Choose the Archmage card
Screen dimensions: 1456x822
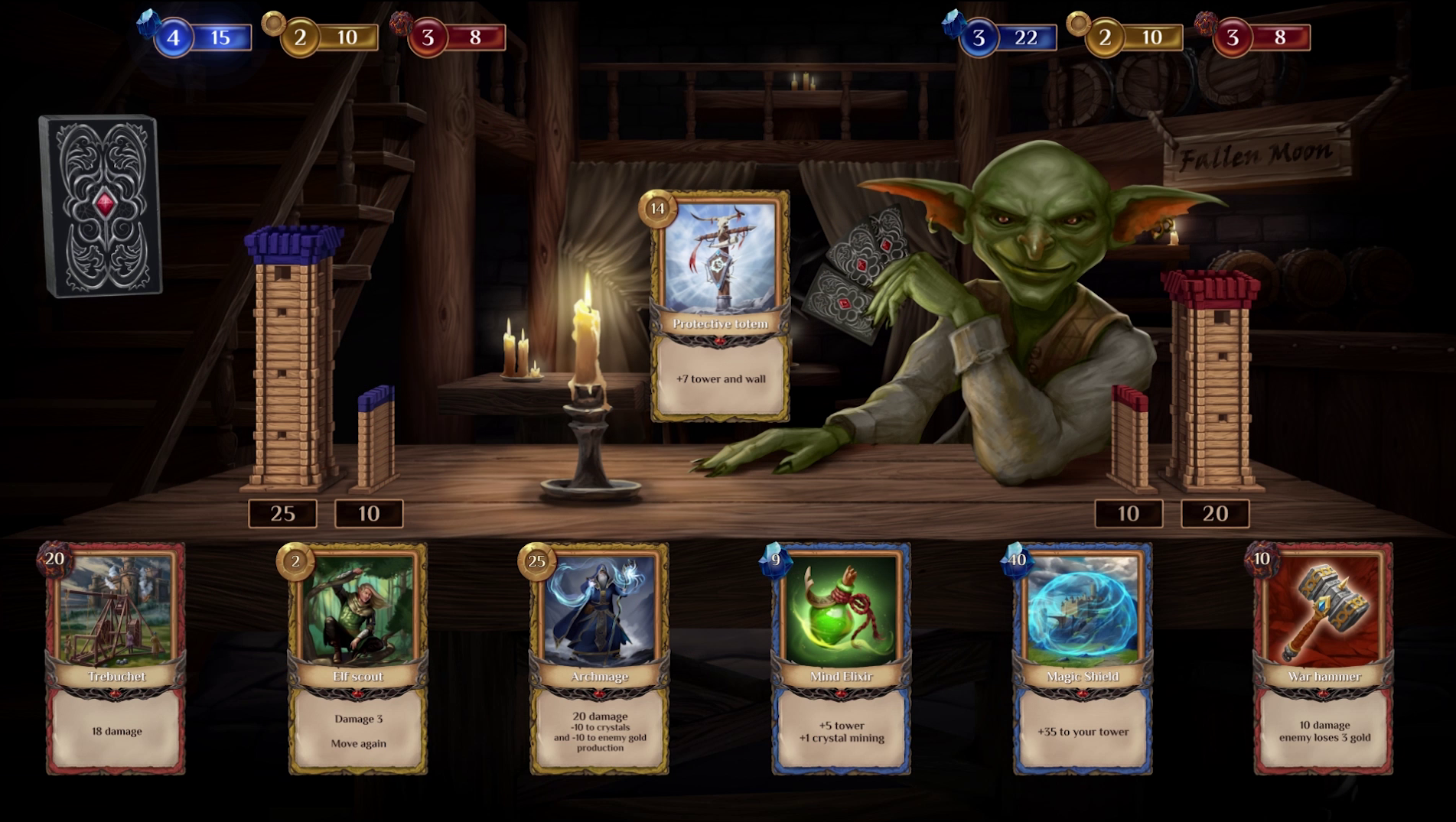pos(600,659)
